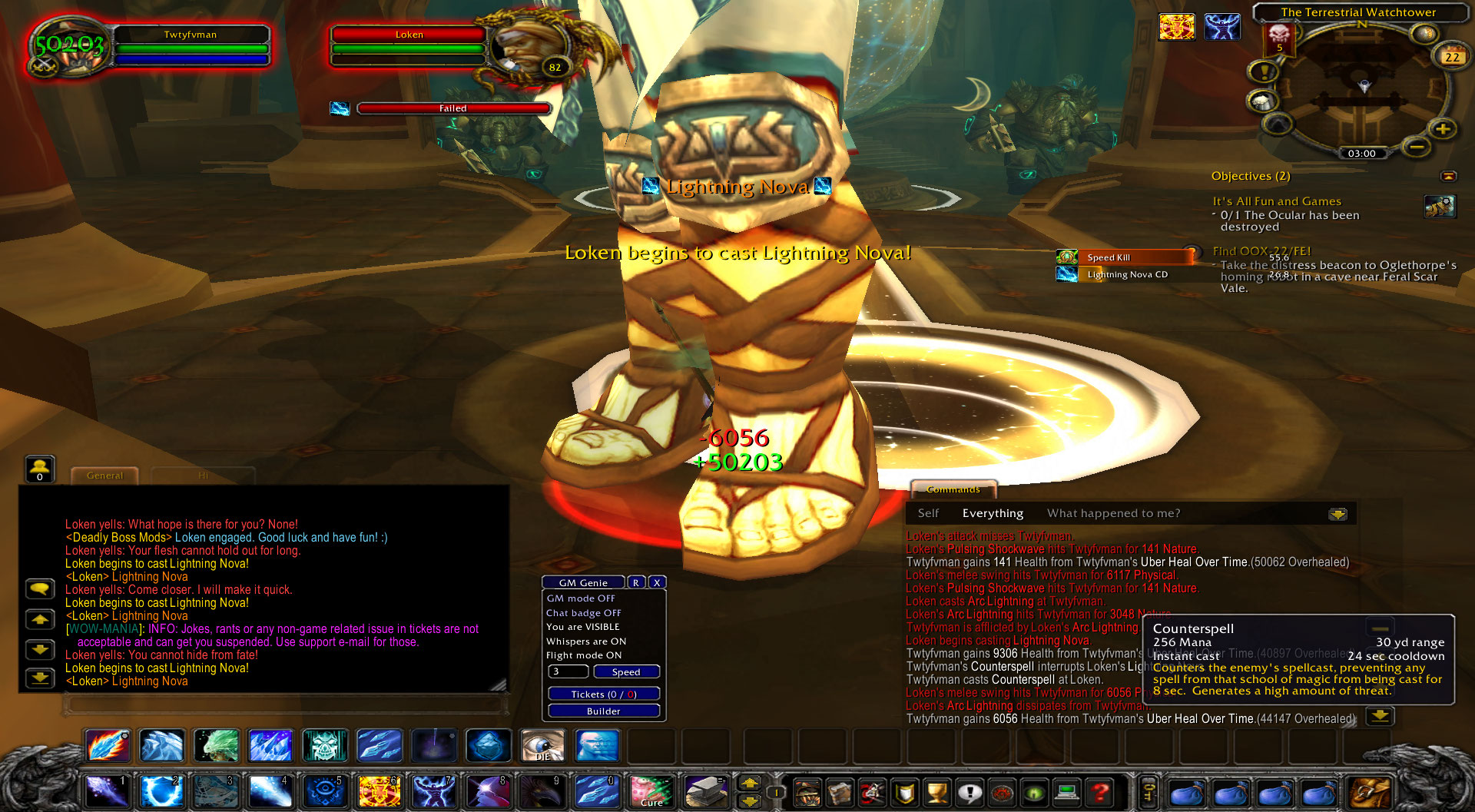This screenshot has height=812, width=1475.
Task: Toggle GM mode OFF in GM Genie
Action: [582, 598]
